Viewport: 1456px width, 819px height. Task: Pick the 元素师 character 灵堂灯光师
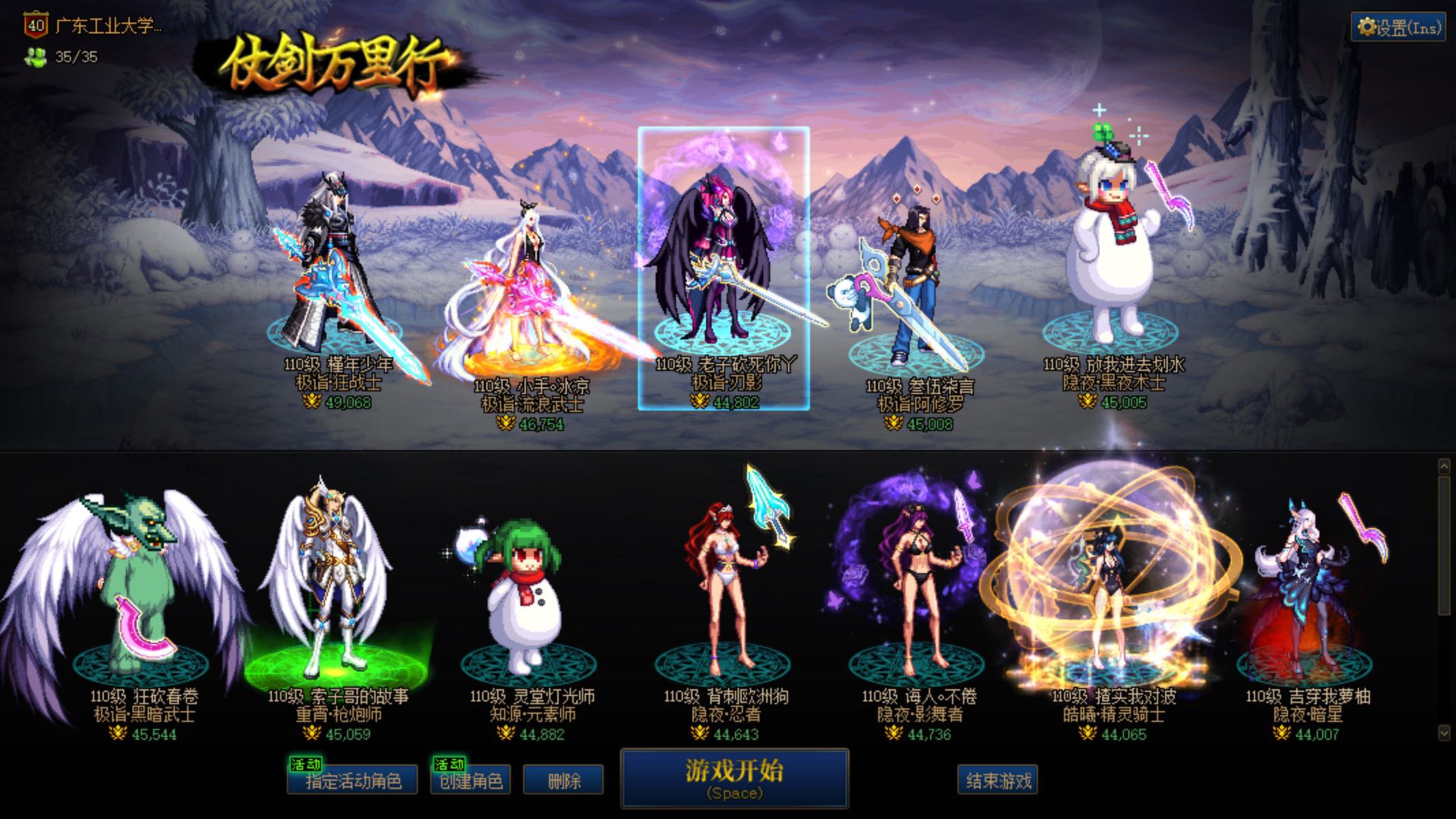click(x=527, y=601)
